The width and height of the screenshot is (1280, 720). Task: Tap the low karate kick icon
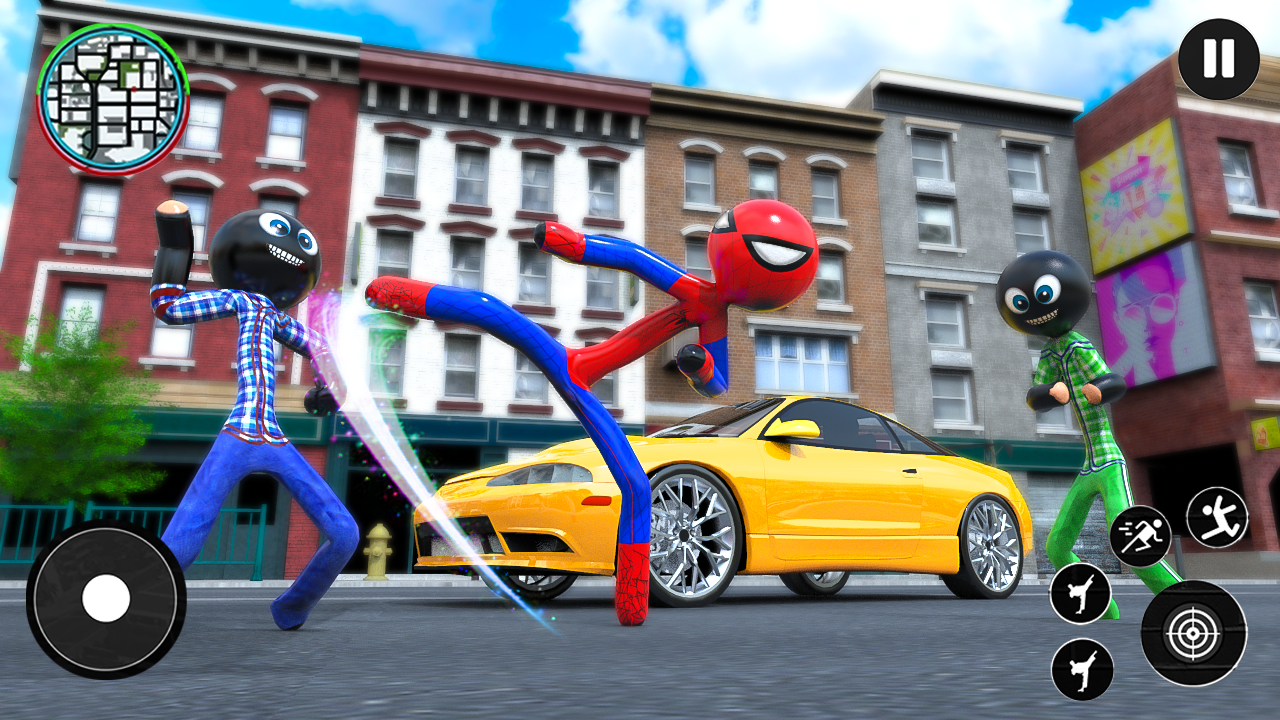pos(1082,668)
